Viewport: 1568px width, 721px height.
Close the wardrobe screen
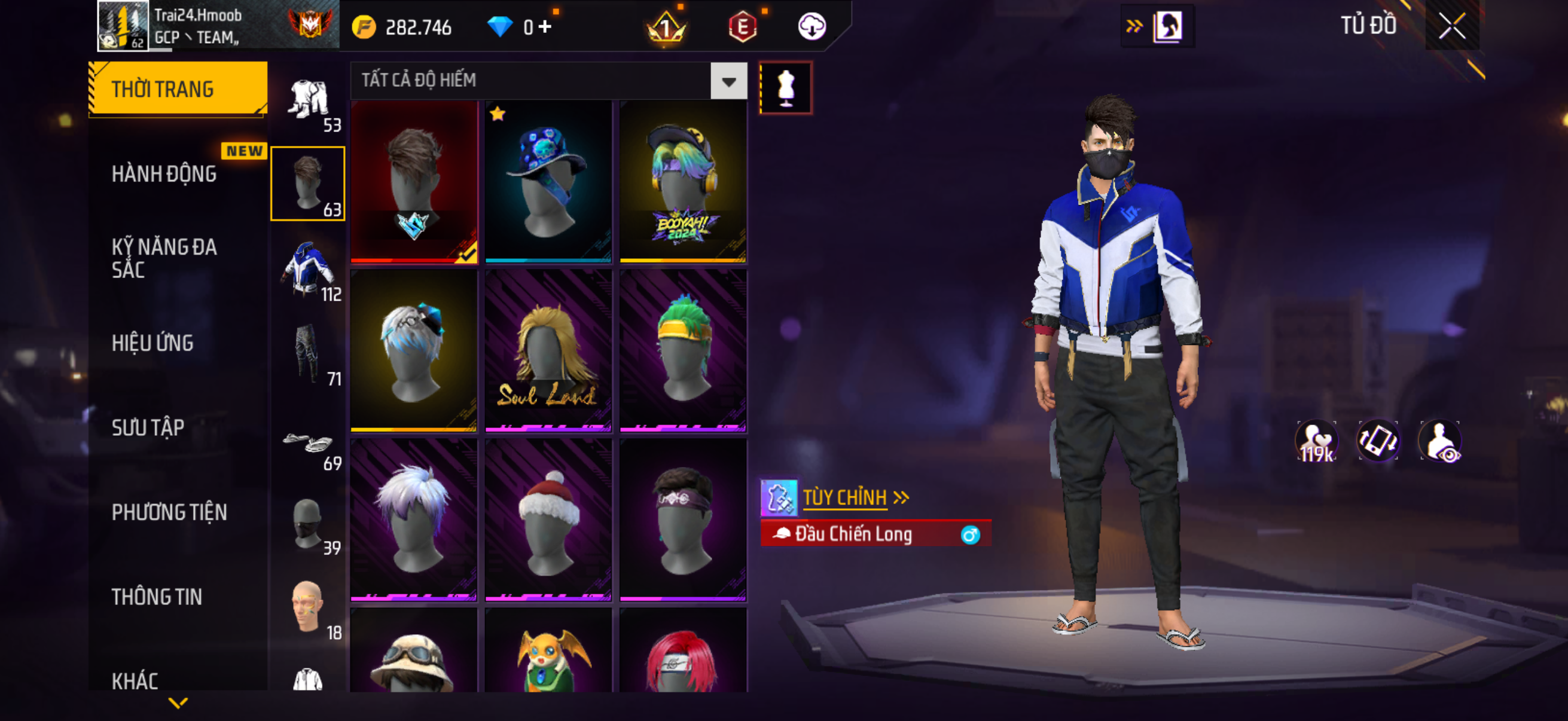pos(1452,26)
